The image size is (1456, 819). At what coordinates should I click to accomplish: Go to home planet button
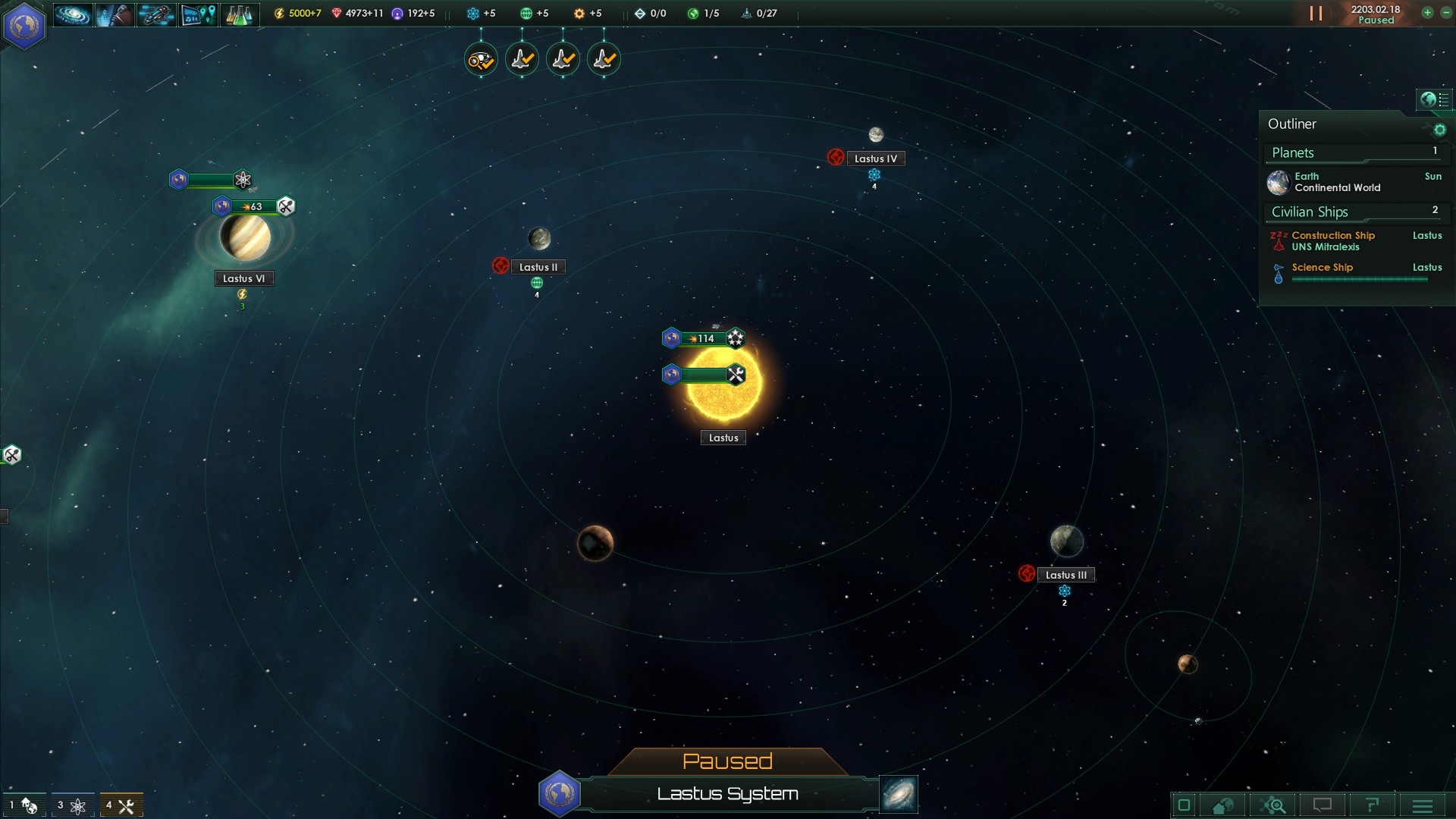(1222, 805)
